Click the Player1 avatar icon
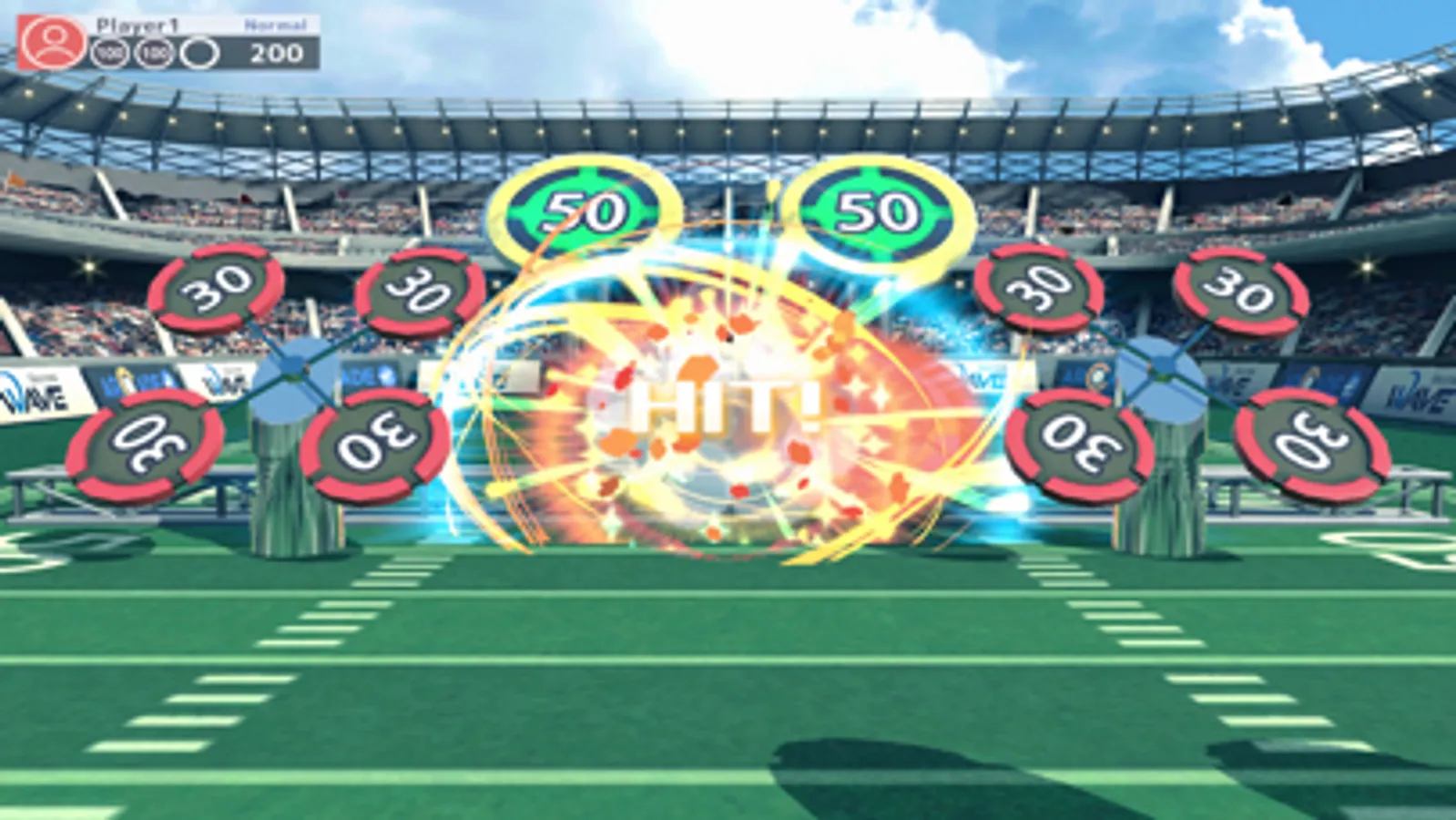 coord(54,41)
